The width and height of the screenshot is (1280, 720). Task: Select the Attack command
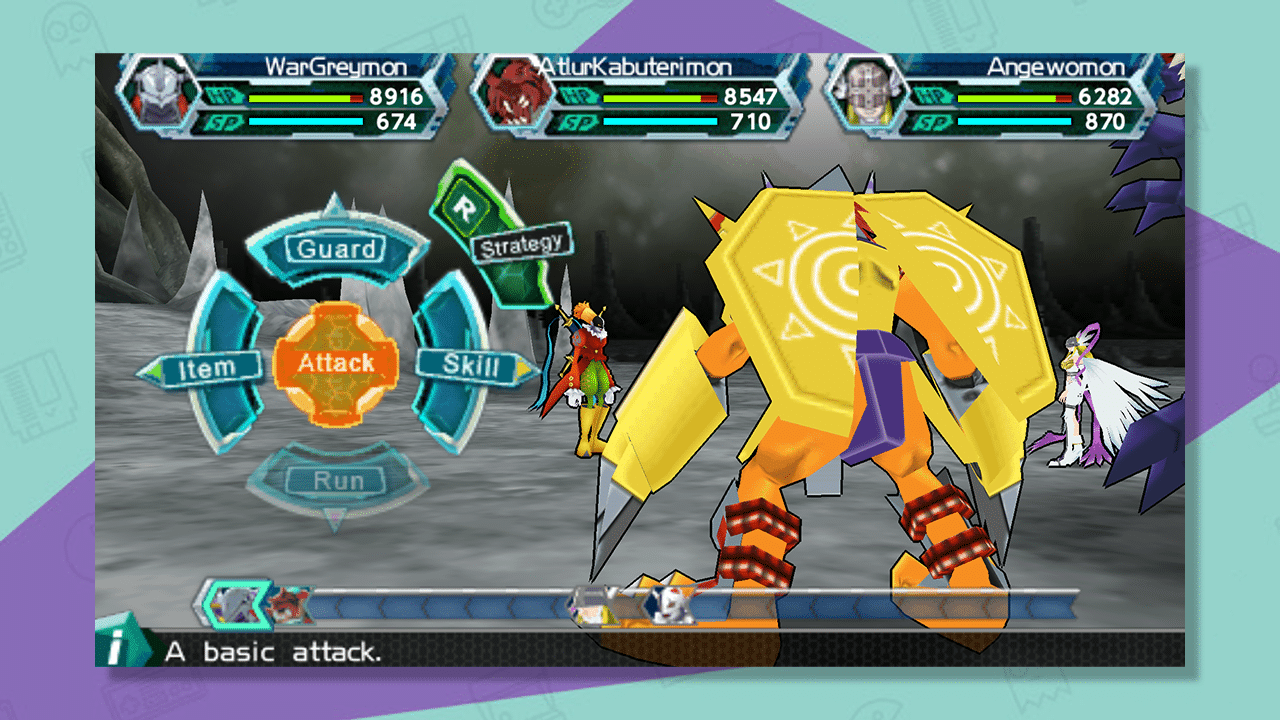coord(335,364)
